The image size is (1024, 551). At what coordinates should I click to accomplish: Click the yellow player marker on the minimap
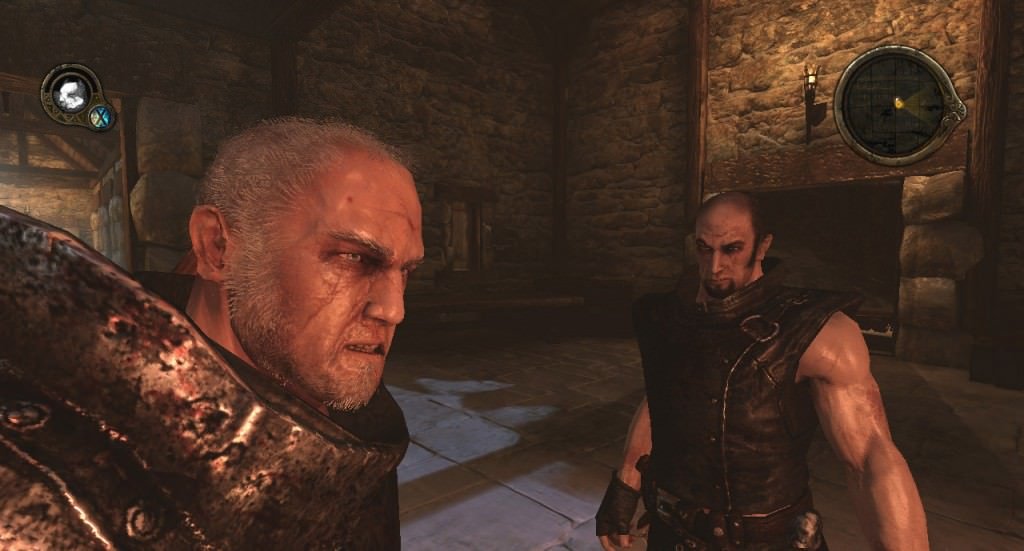[x=899, y=101]
